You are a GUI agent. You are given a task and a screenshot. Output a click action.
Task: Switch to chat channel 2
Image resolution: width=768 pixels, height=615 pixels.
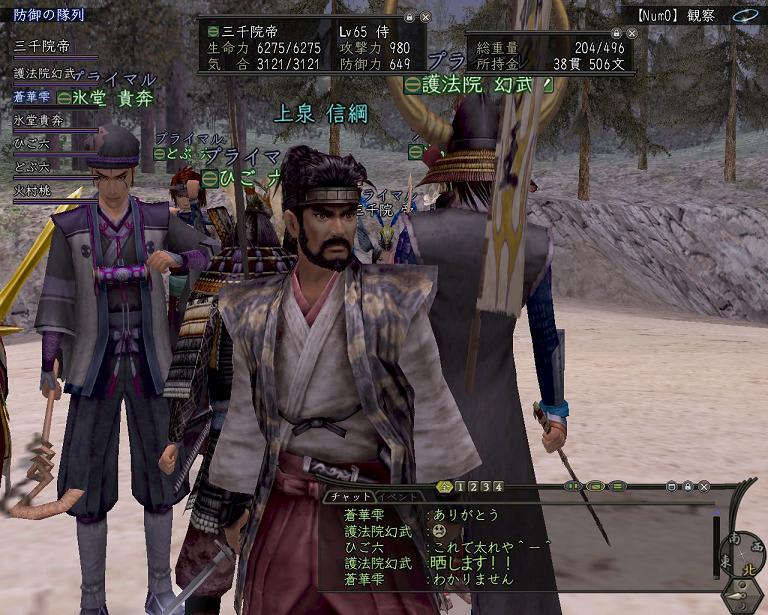point(472,487)
